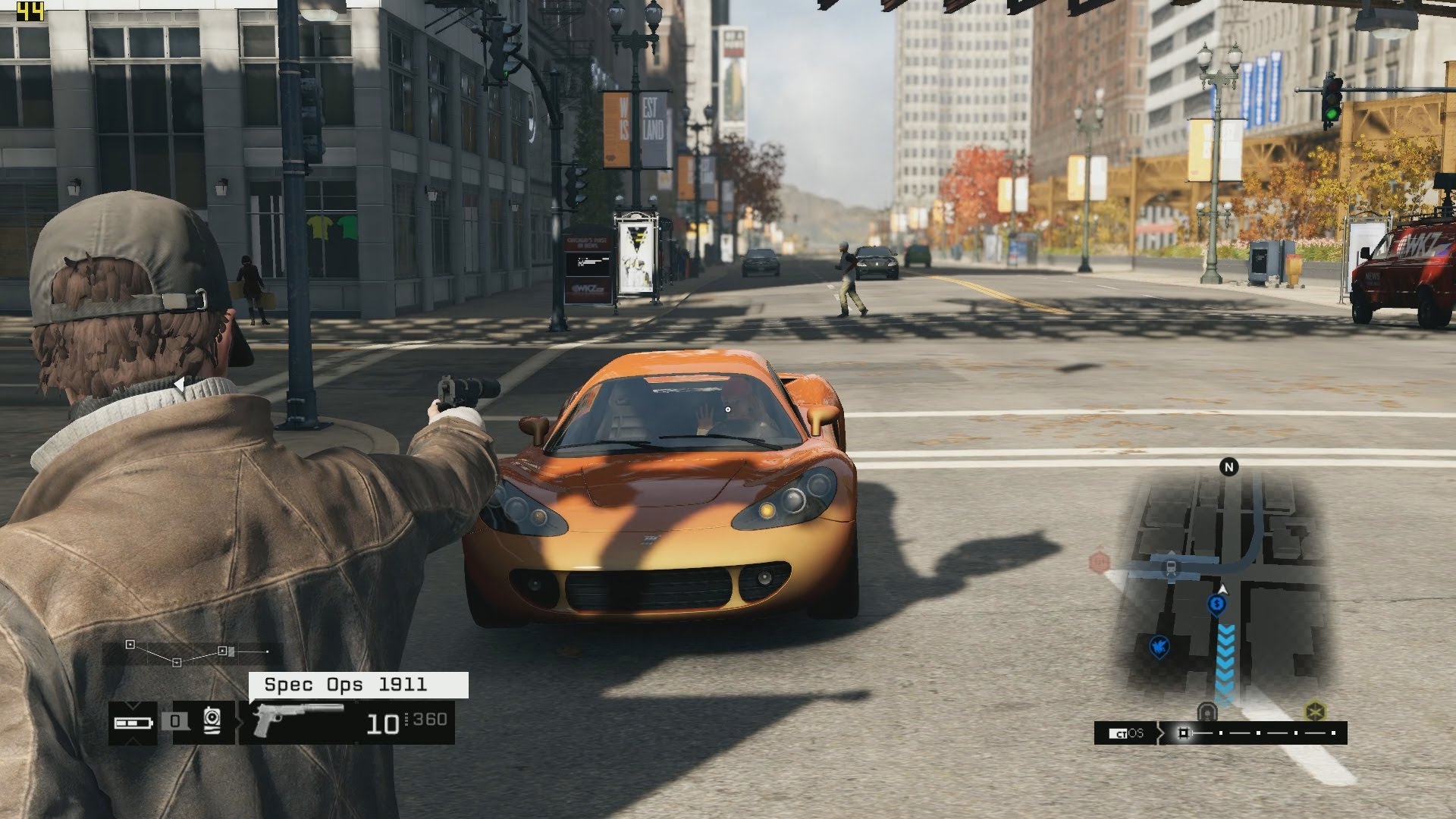This screenshot has height=819, width=1456.
Task: Click the yellow hexagon marker by the minimap
Action: tap(1314, 712)
